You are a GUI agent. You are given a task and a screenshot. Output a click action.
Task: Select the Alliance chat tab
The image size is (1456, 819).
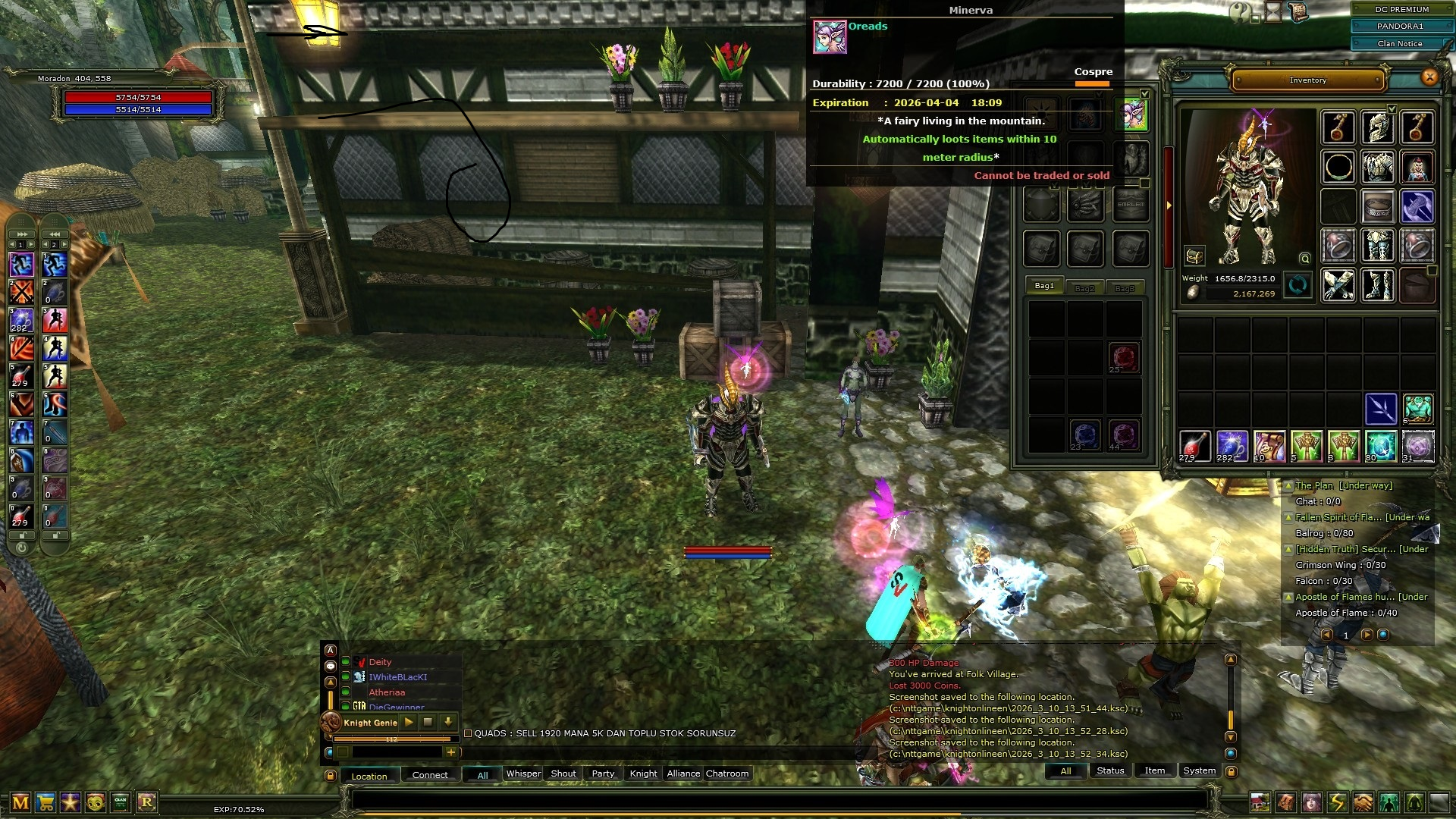point(683,773)
